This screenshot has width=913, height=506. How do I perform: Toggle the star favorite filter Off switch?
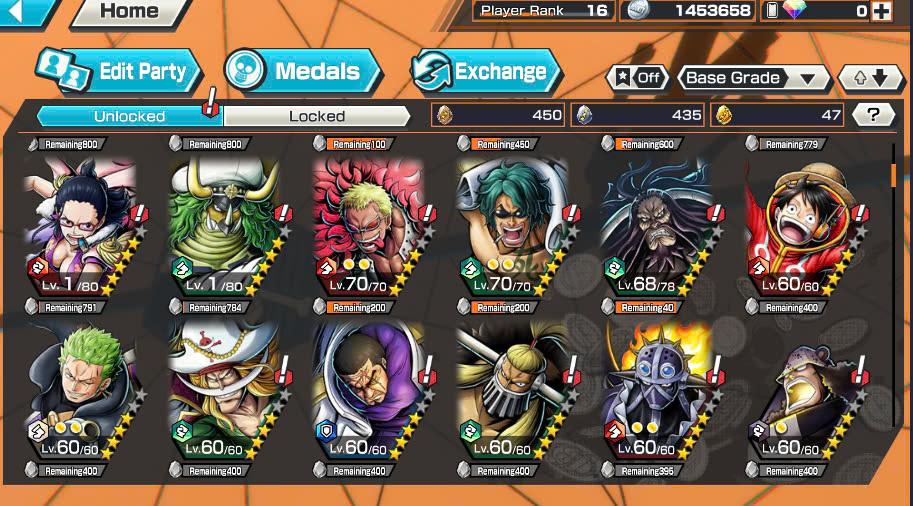pos(637,78)
